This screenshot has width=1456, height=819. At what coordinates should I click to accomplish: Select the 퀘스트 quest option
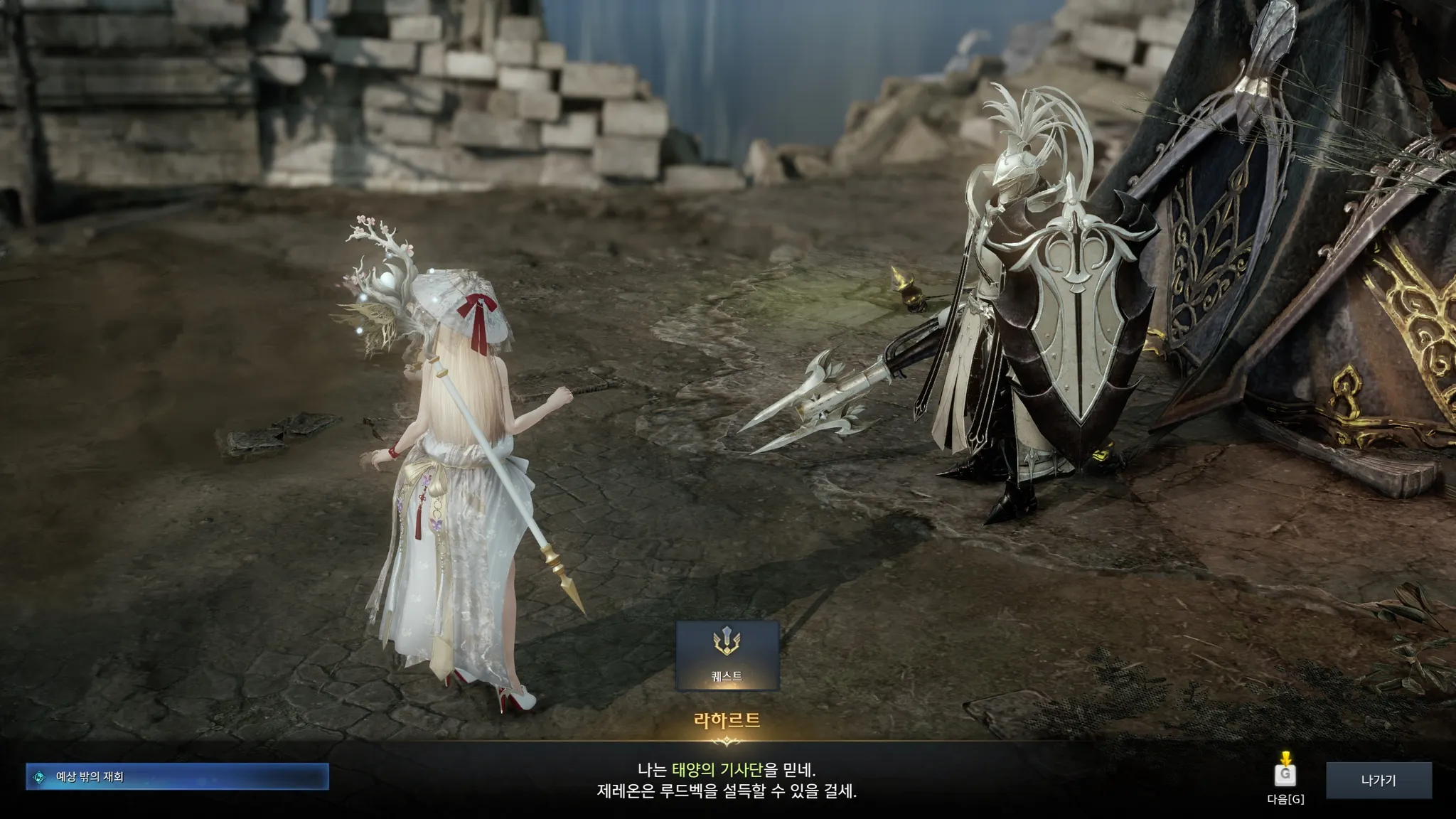point(727,655)
